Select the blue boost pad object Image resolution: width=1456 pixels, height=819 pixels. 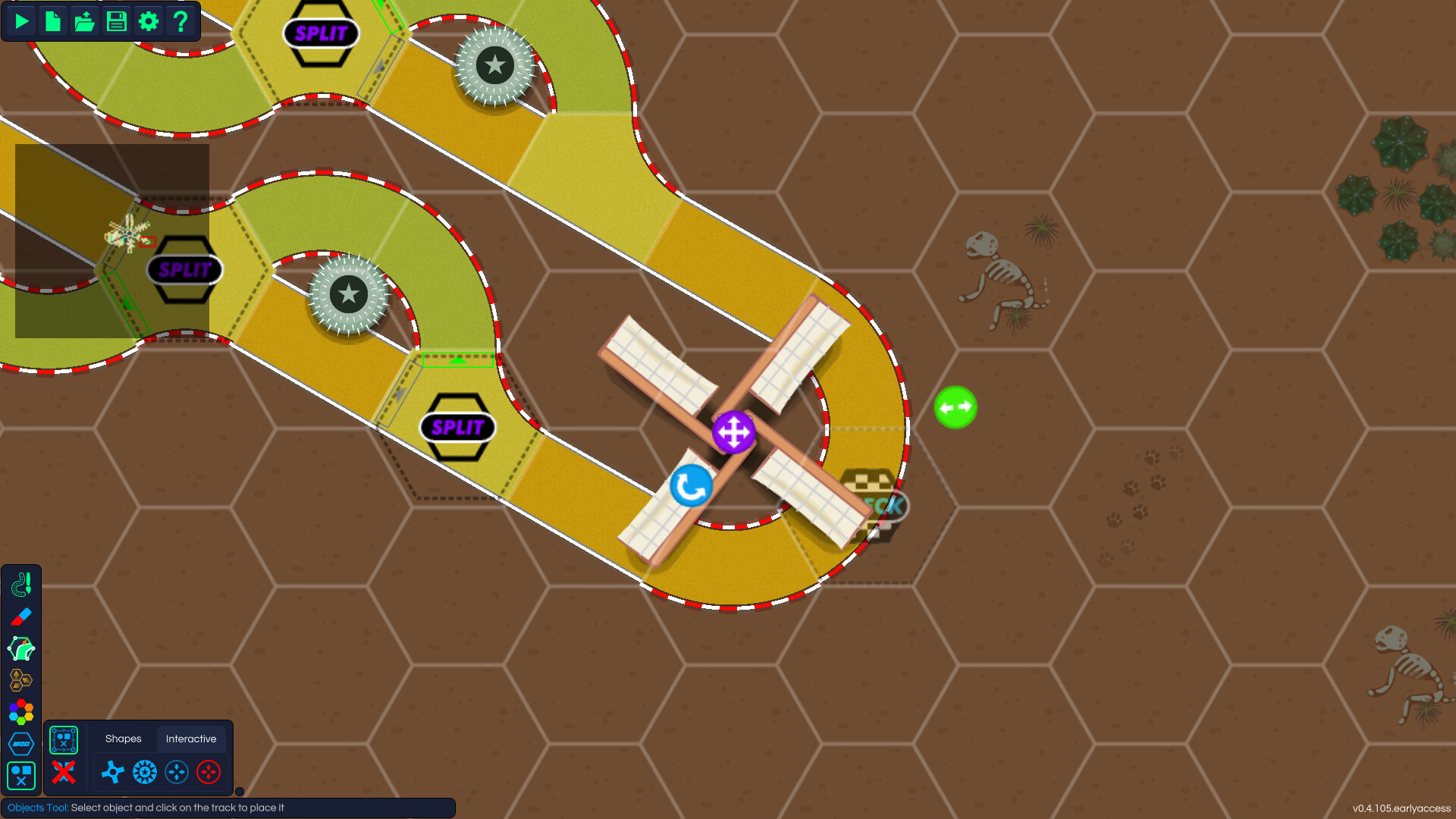(x=177, y=772)
